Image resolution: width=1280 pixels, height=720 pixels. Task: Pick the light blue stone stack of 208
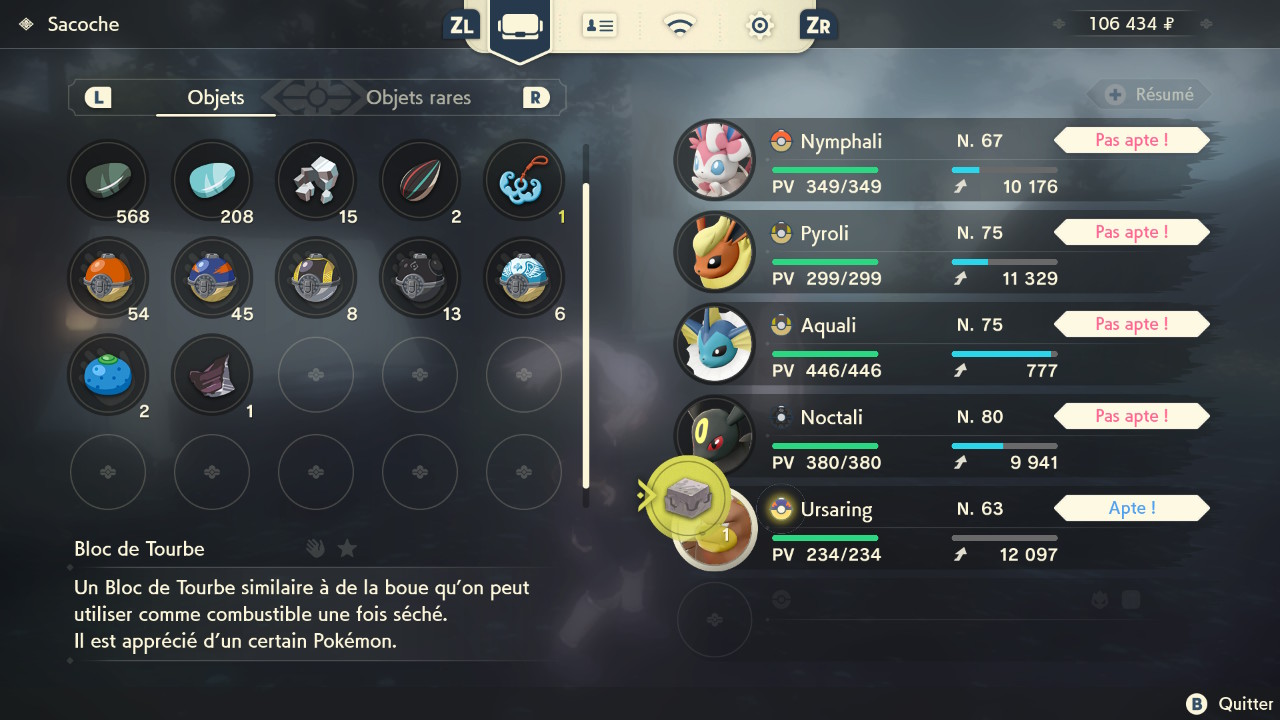pyautogui.click(x=212, y=181)
